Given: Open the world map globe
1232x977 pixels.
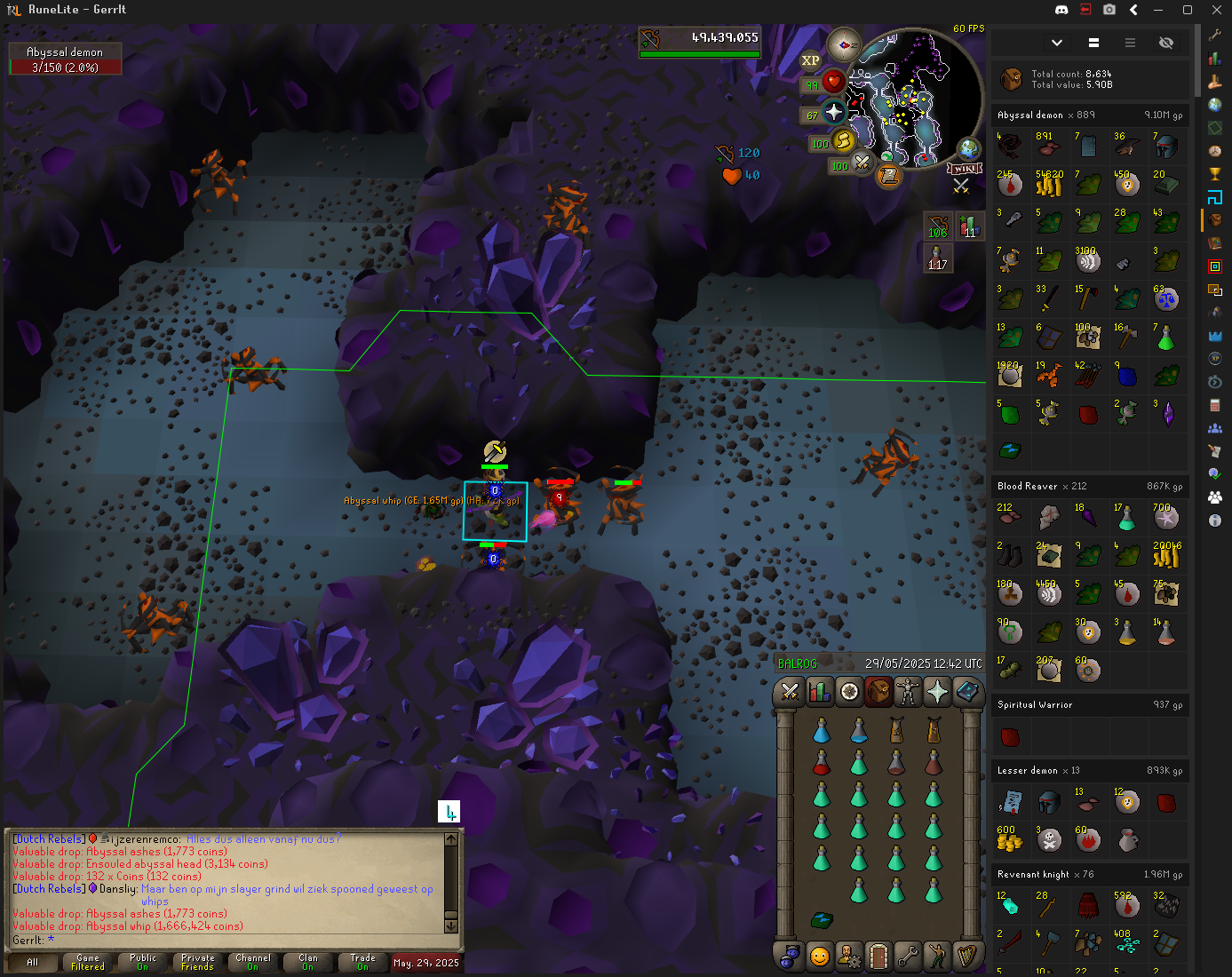Looking at the screenshot, I should point(968,148).
